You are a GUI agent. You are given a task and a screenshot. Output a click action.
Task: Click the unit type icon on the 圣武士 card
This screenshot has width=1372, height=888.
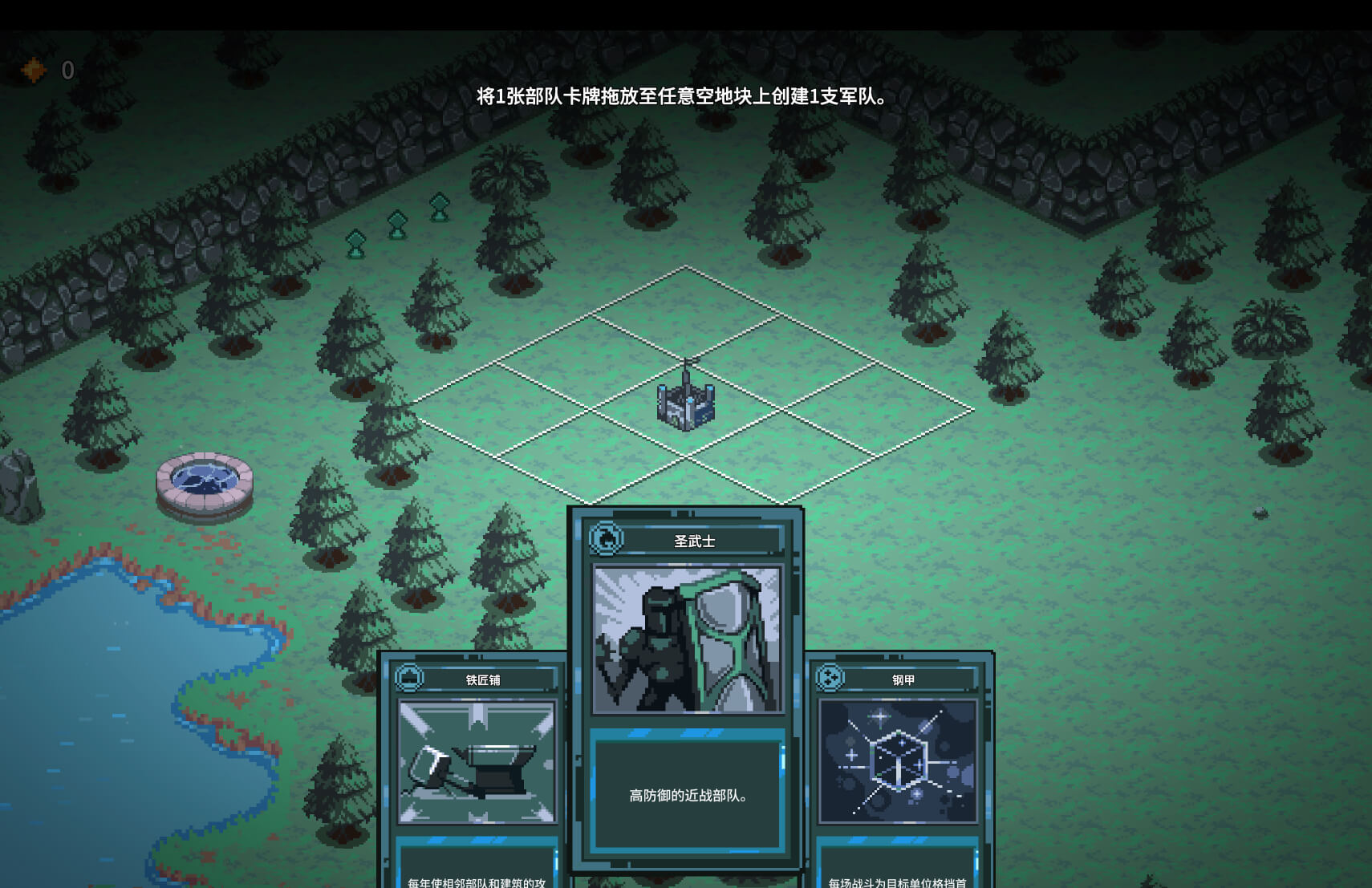tap(605, 540)
